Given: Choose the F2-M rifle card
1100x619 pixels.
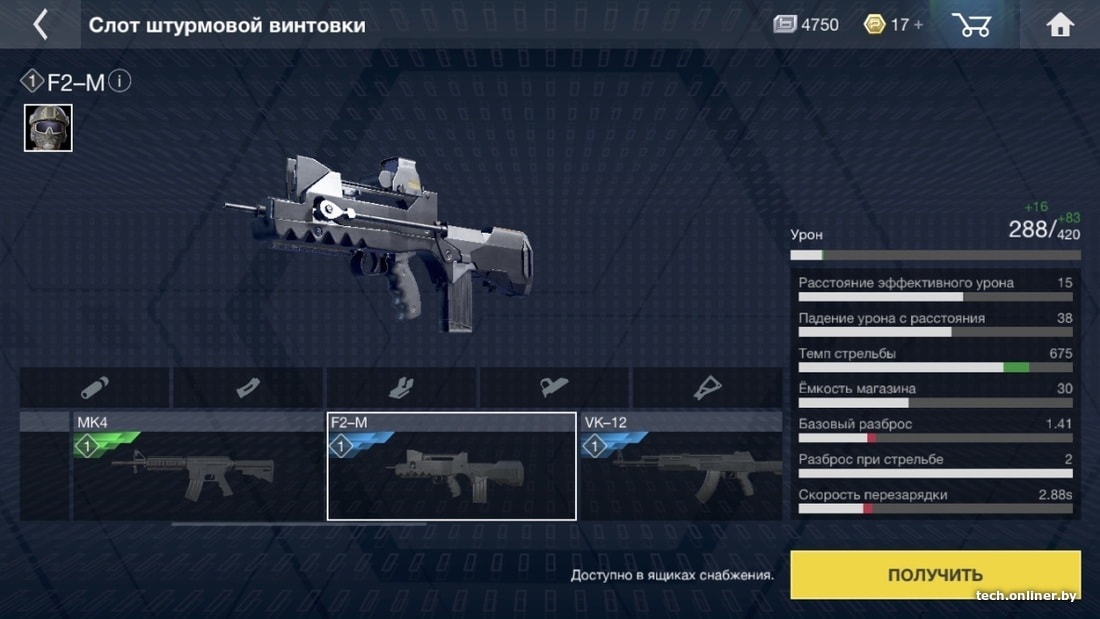Looking at the screenshot, I should coord(451,466).
